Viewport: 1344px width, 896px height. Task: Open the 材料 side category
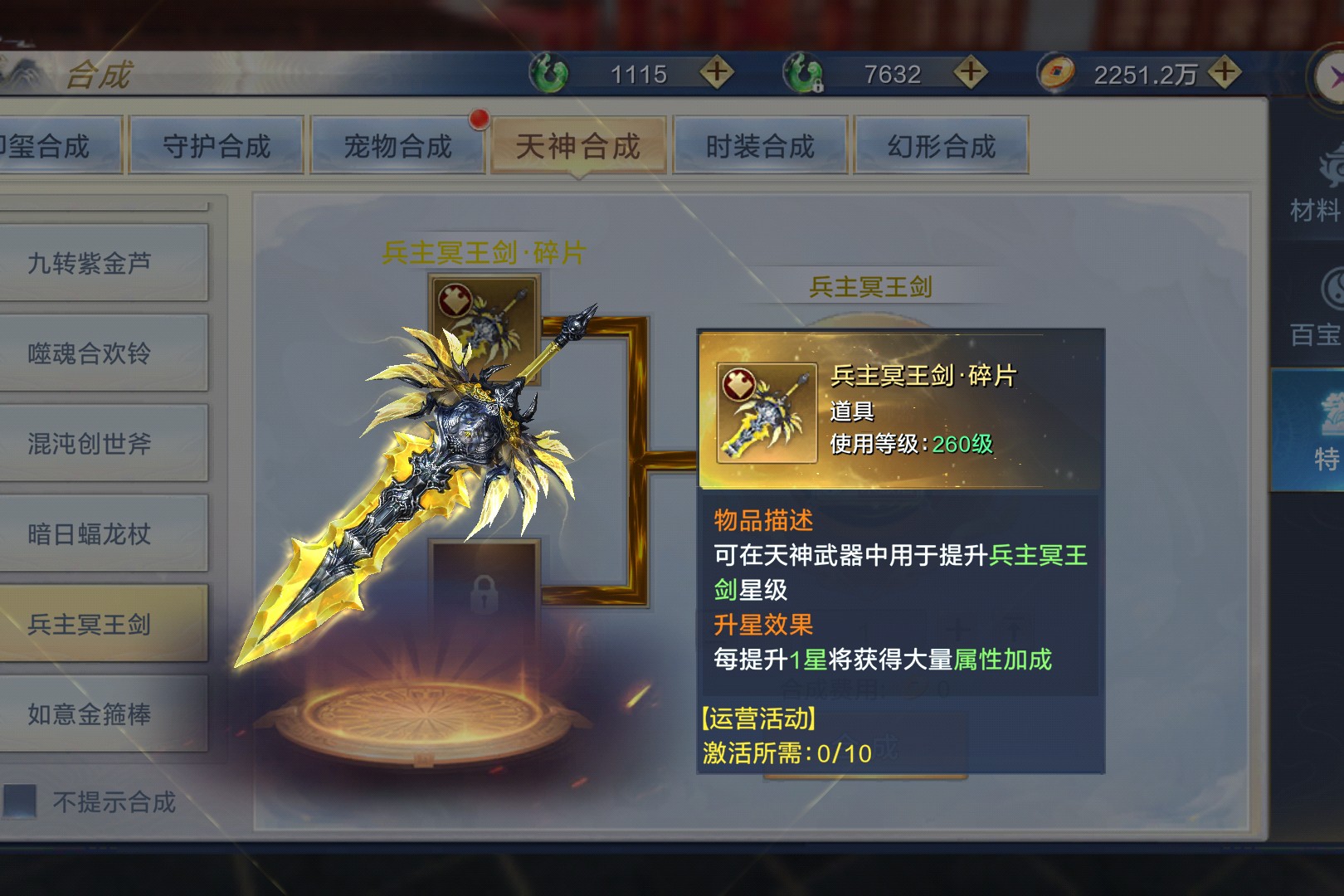[x=1315, y=187]
